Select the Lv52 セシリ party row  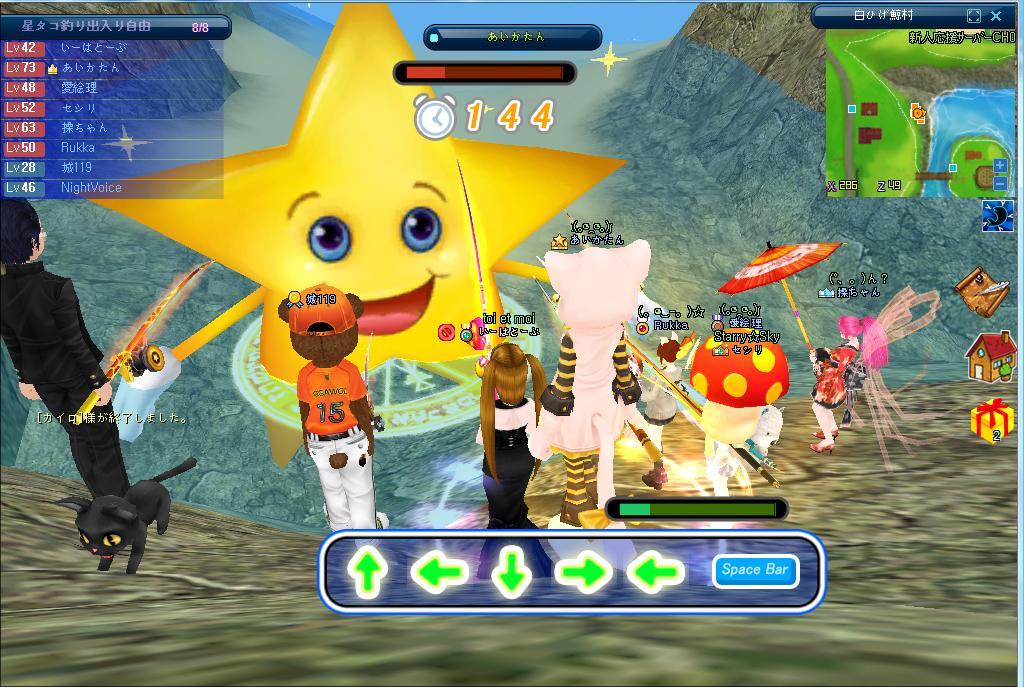tap(112, 108)
